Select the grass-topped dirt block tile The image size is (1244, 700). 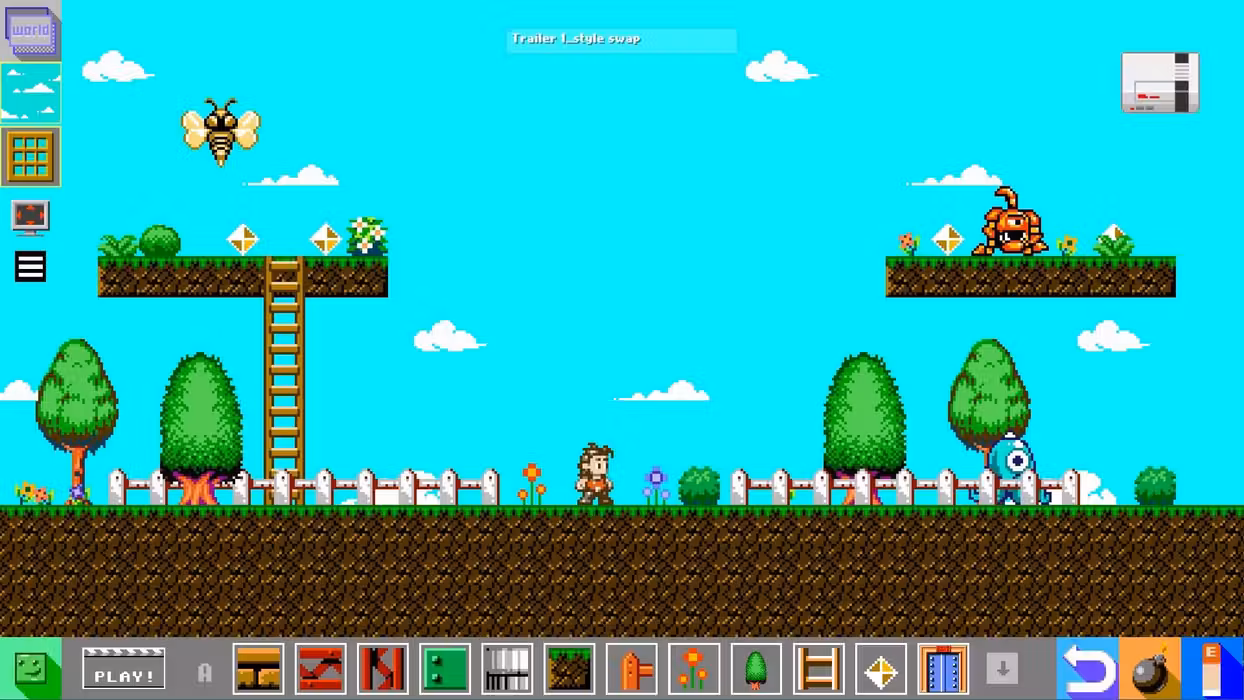(570, 669)
